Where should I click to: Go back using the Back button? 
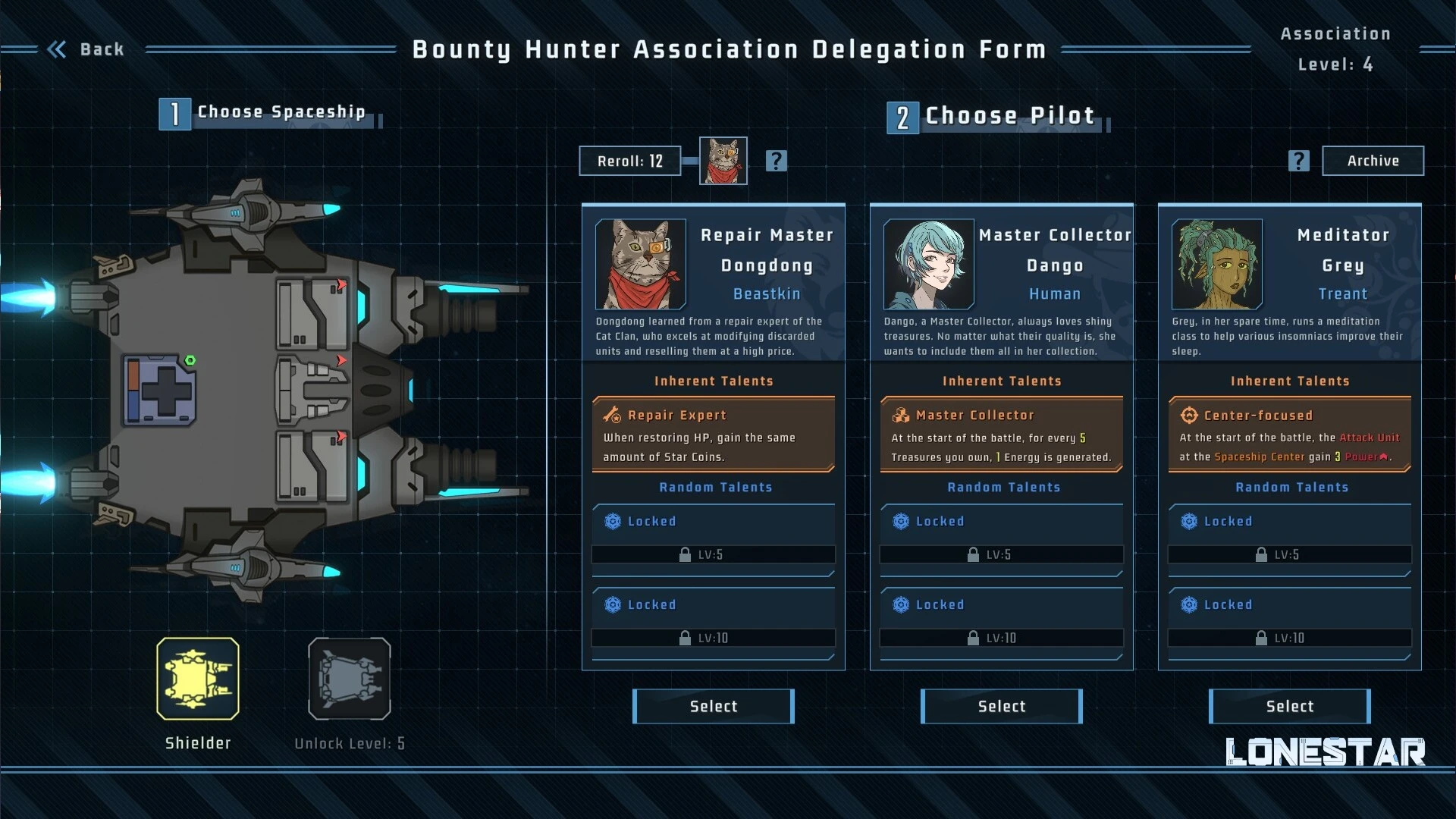[x=86, y=49]
